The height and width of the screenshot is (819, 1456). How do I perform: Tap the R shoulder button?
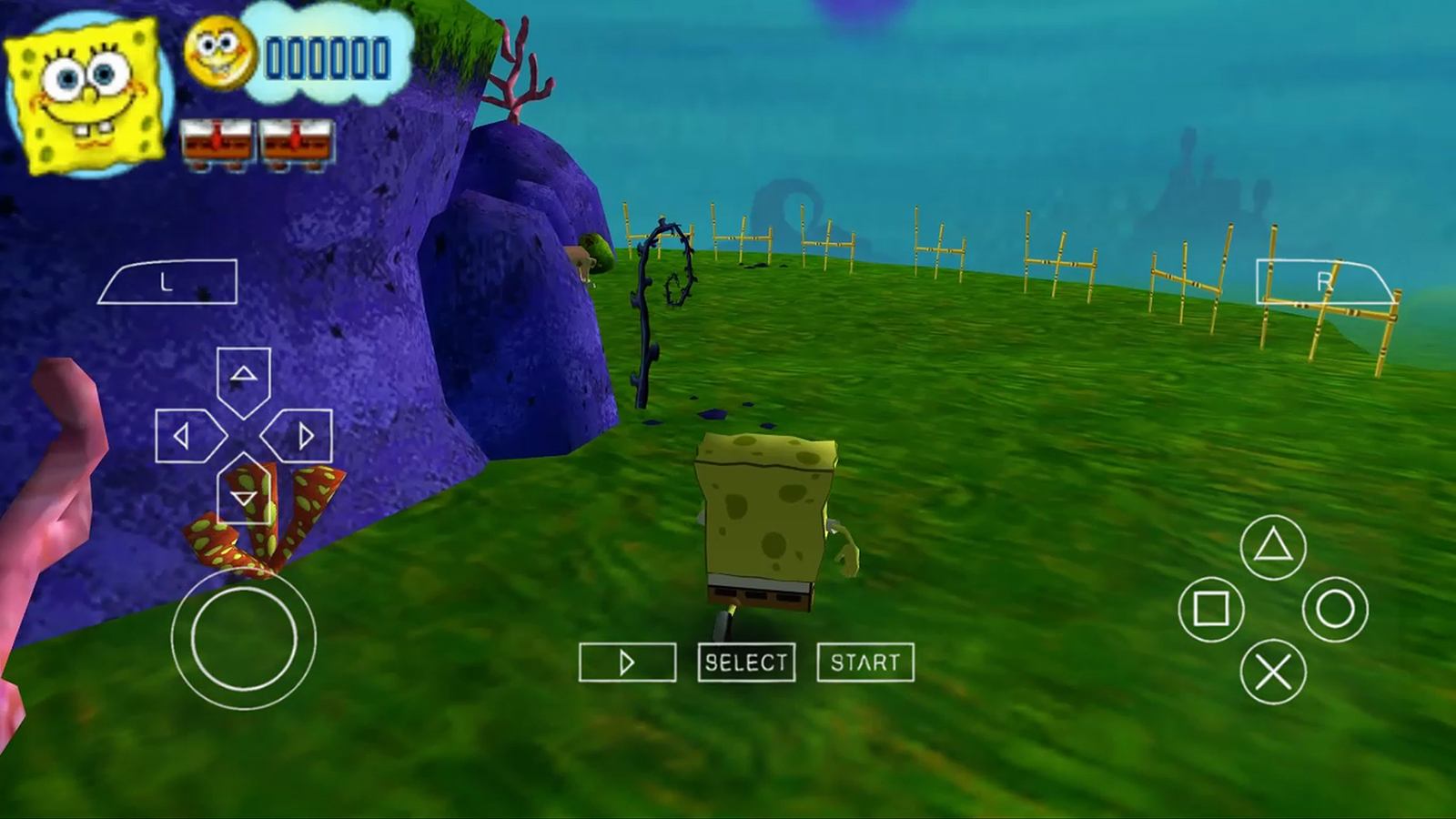coord(1324,282)
